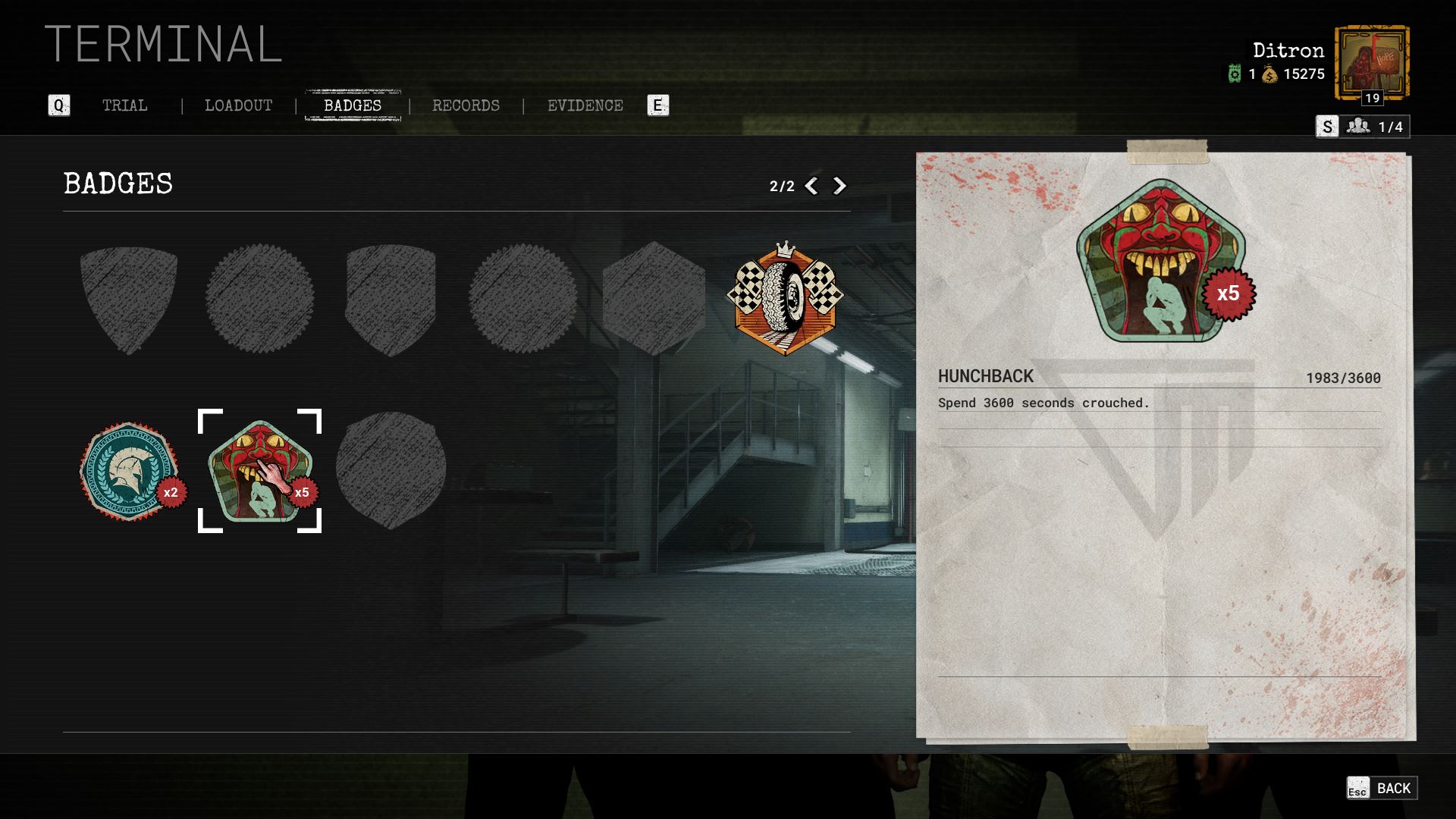This screenshot has height=819, width=1456.
Task: Open Ditron's player profile portrait
Action: pyautogui.click(x=1371, y=64)
